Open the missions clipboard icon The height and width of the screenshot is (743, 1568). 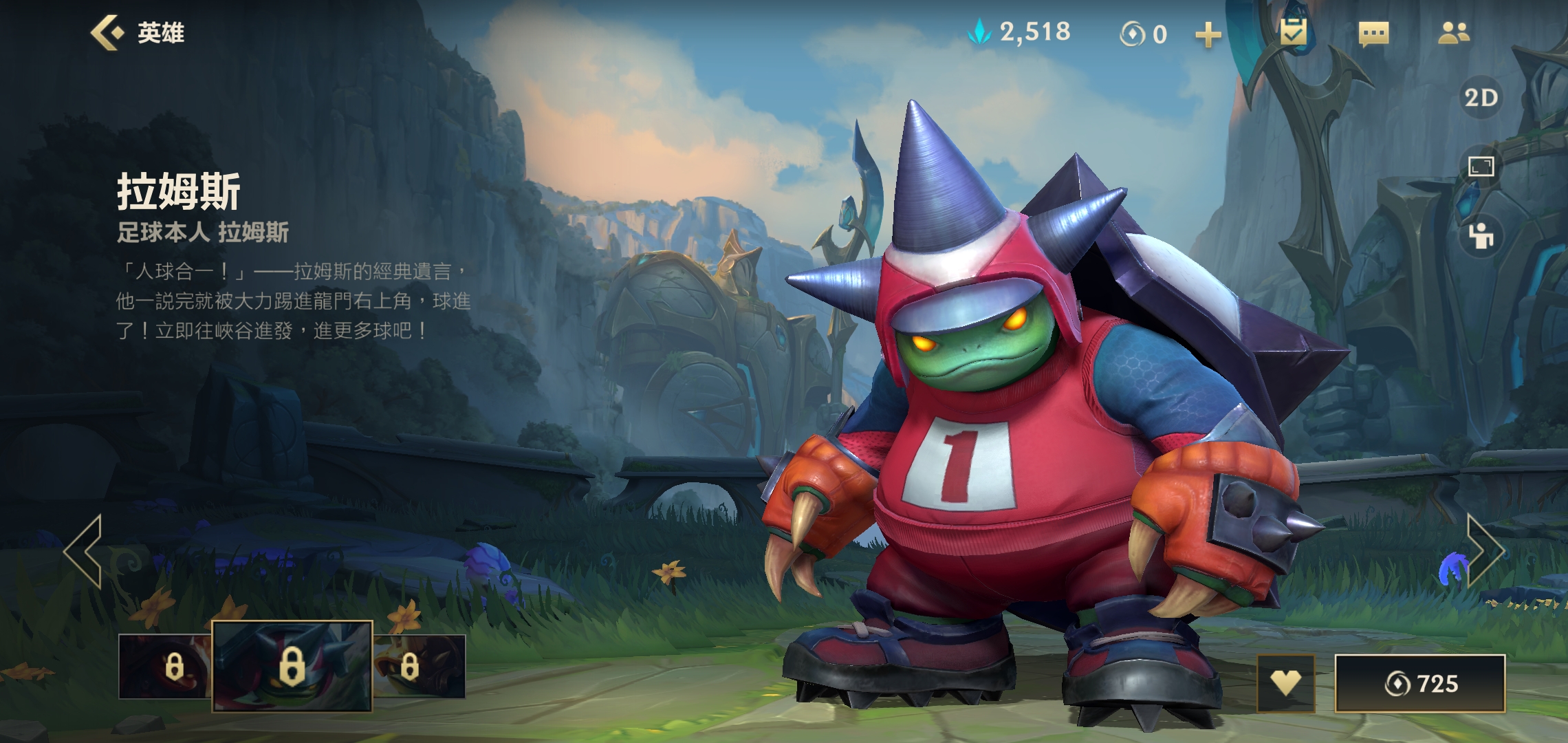click(x=1293, y=32)
